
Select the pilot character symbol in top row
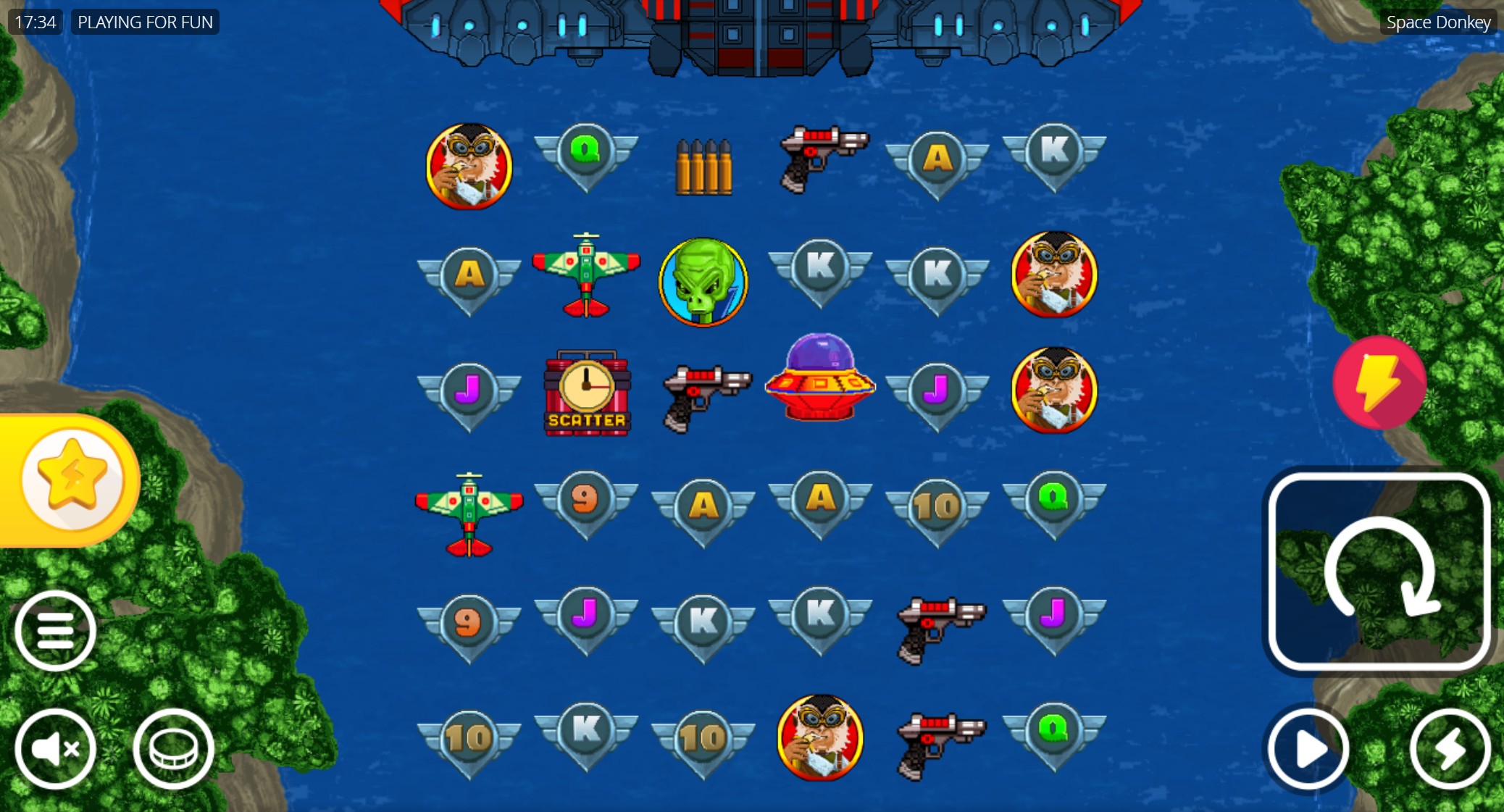(469, 166)
